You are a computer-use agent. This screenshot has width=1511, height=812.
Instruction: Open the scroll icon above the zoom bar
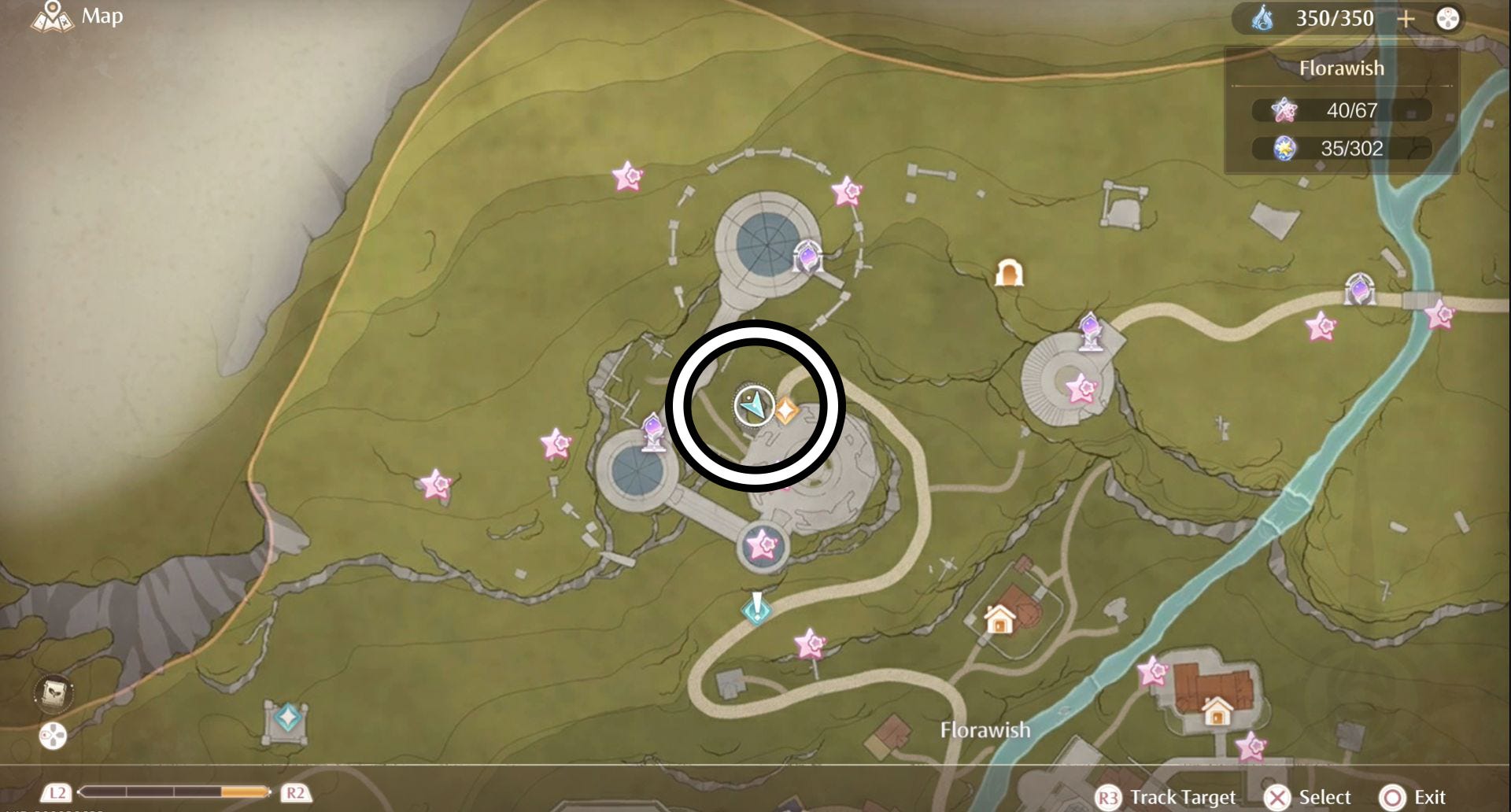(x=54, y=693)
